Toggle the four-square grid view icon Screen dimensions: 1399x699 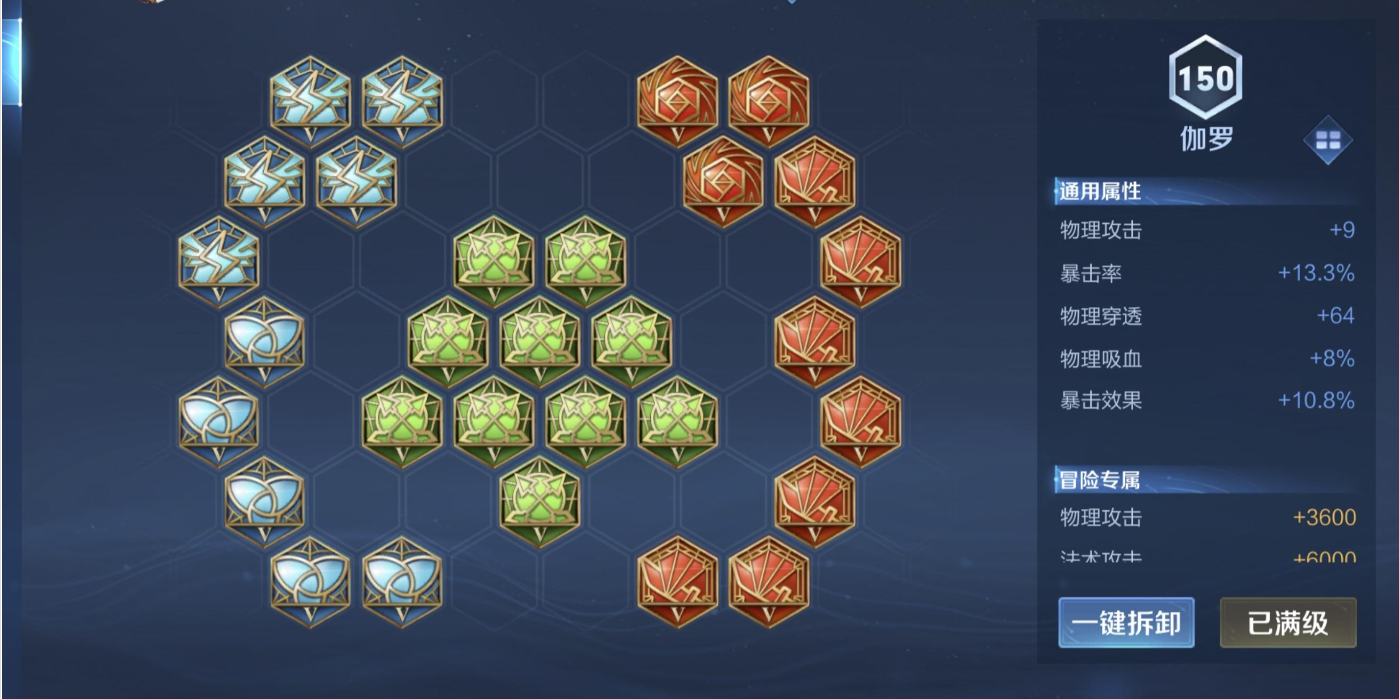click(1327, 142)
